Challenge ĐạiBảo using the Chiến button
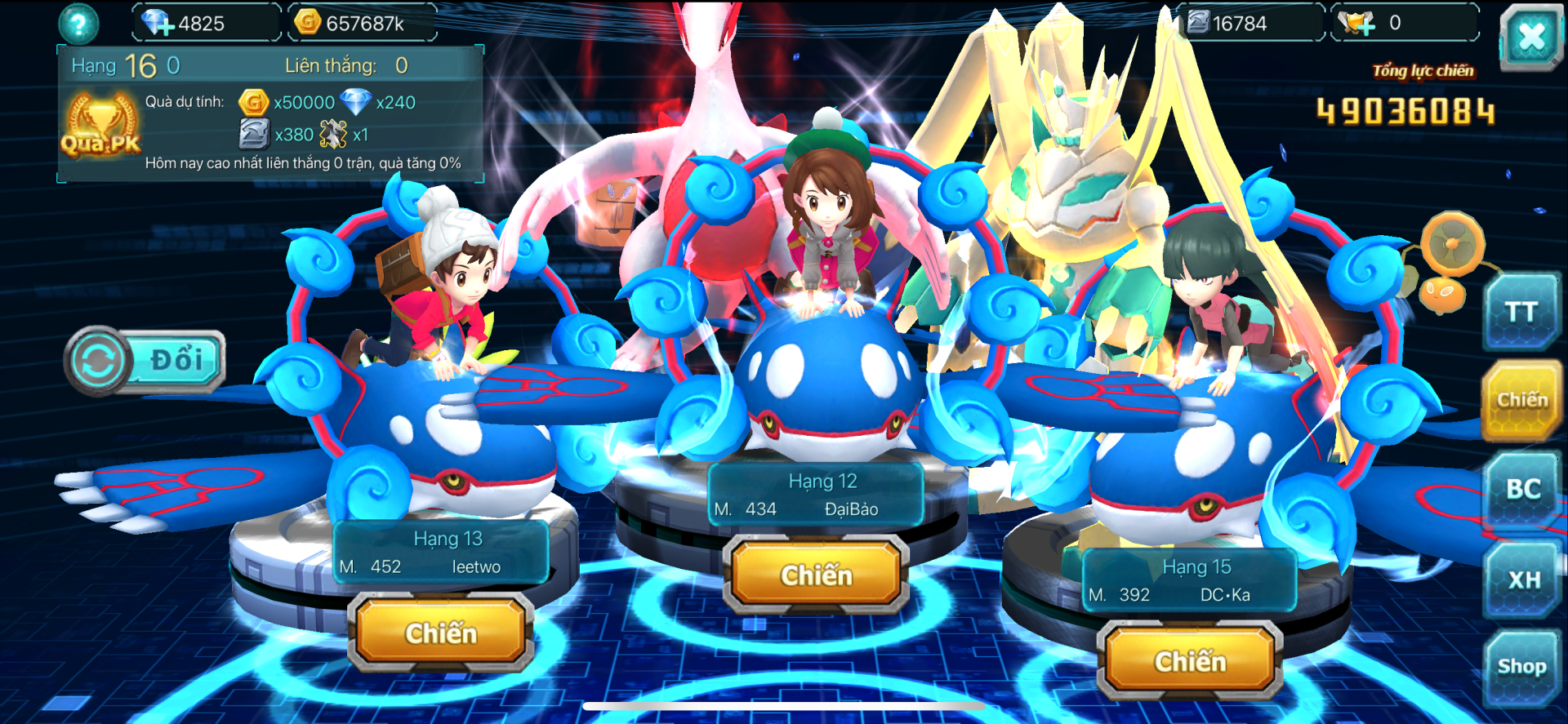The image size is (1568, 724). tap(816, 575)
